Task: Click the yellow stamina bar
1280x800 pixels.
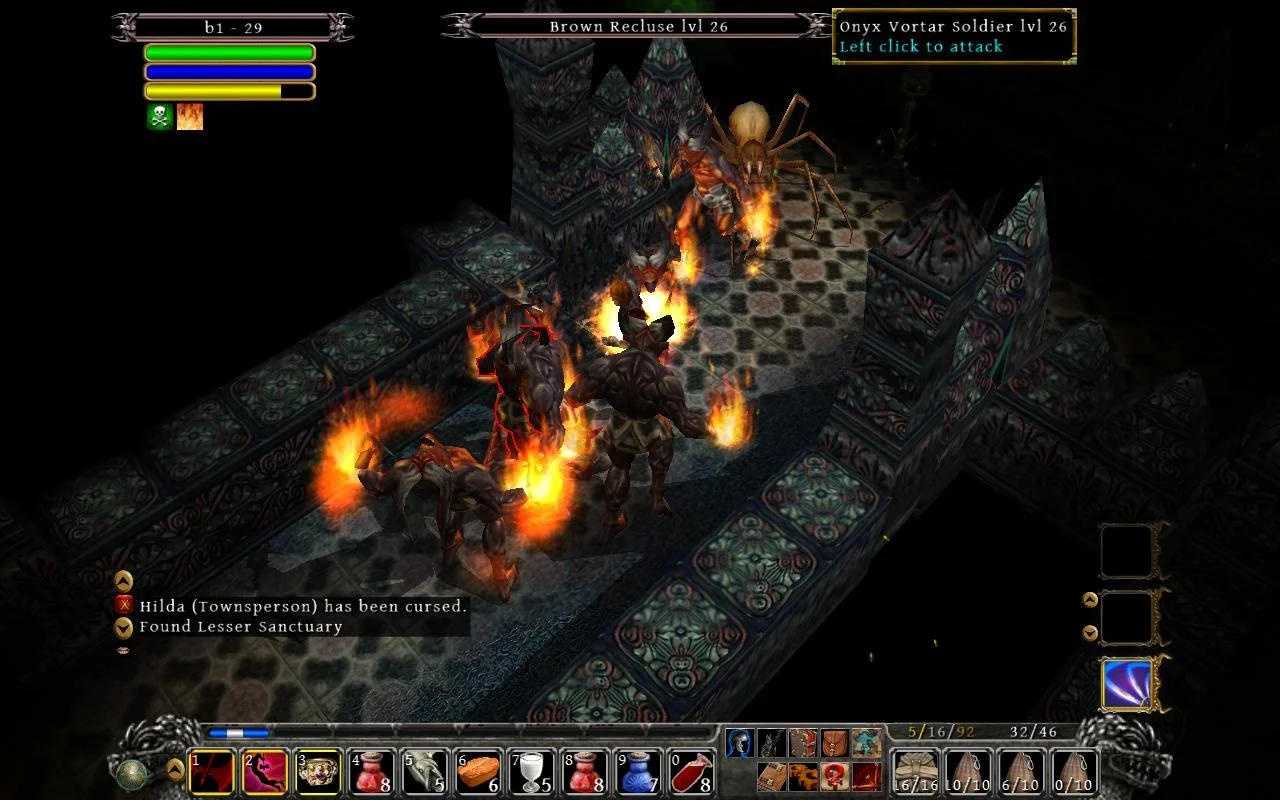Action: tap(230, 90)
